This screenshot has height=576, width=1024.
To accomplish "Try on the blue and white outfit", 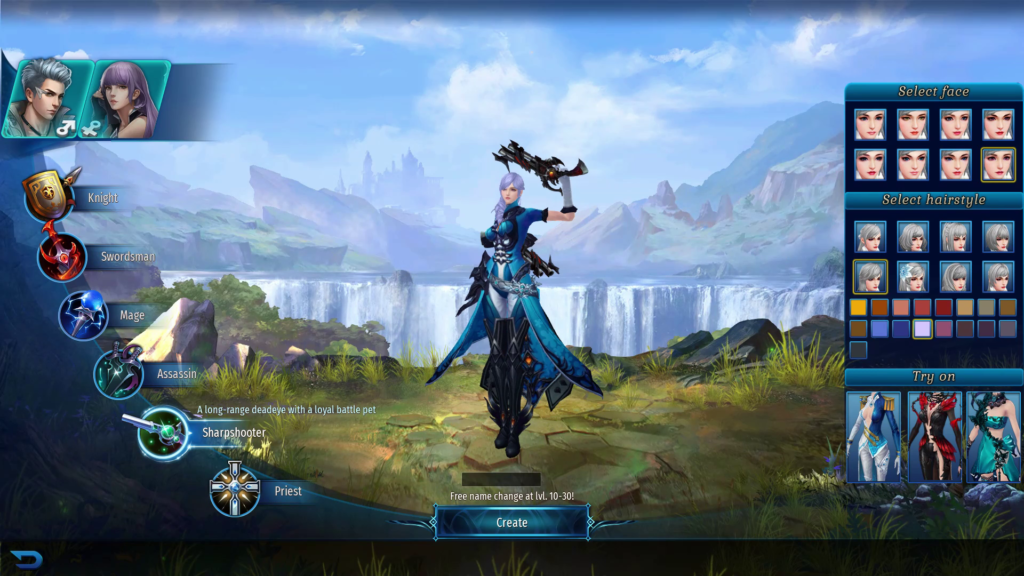I will click(x=873, y=436).
